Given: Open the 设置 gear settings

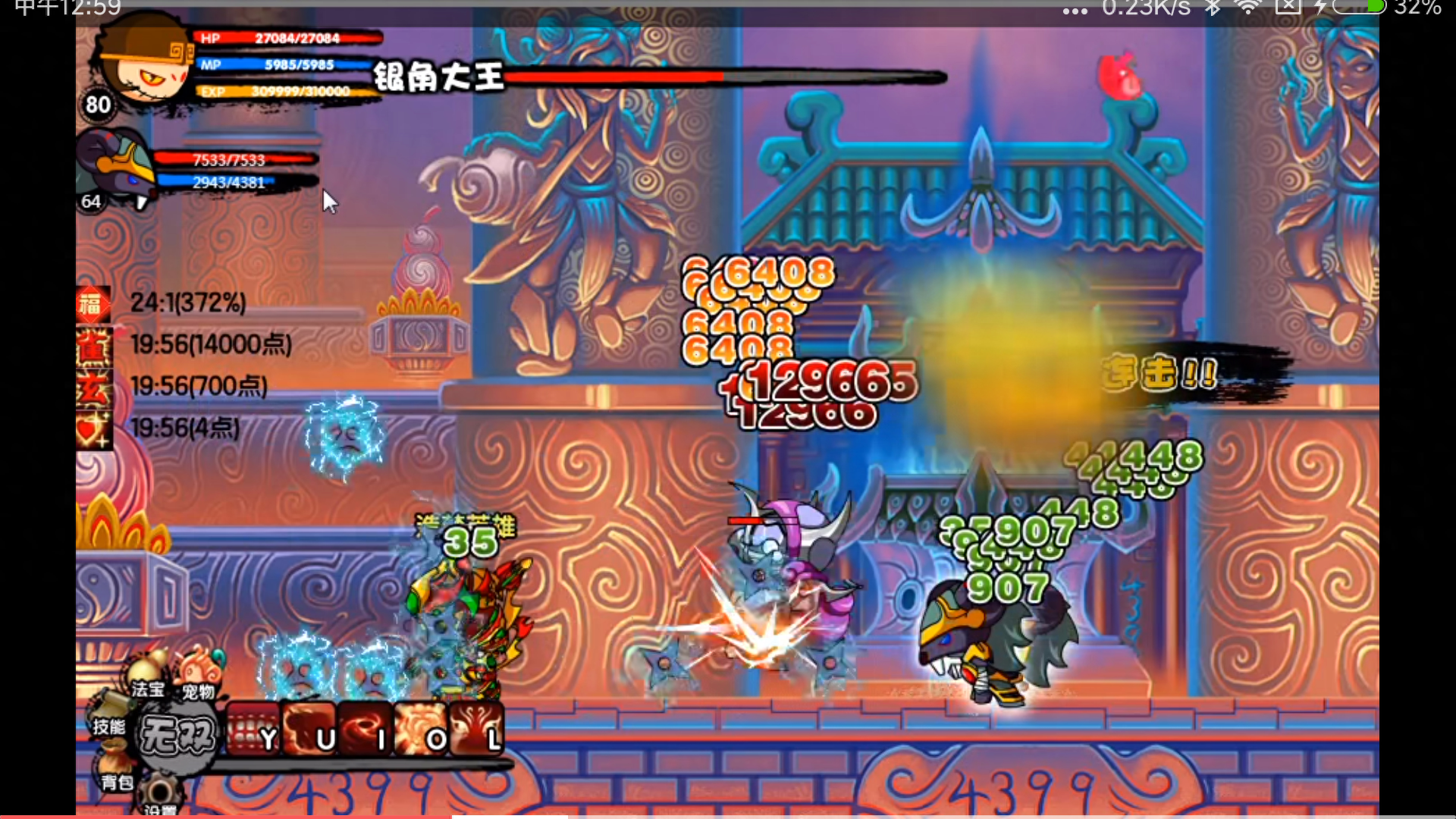Looking at the screenshot, I should [159, 796].
